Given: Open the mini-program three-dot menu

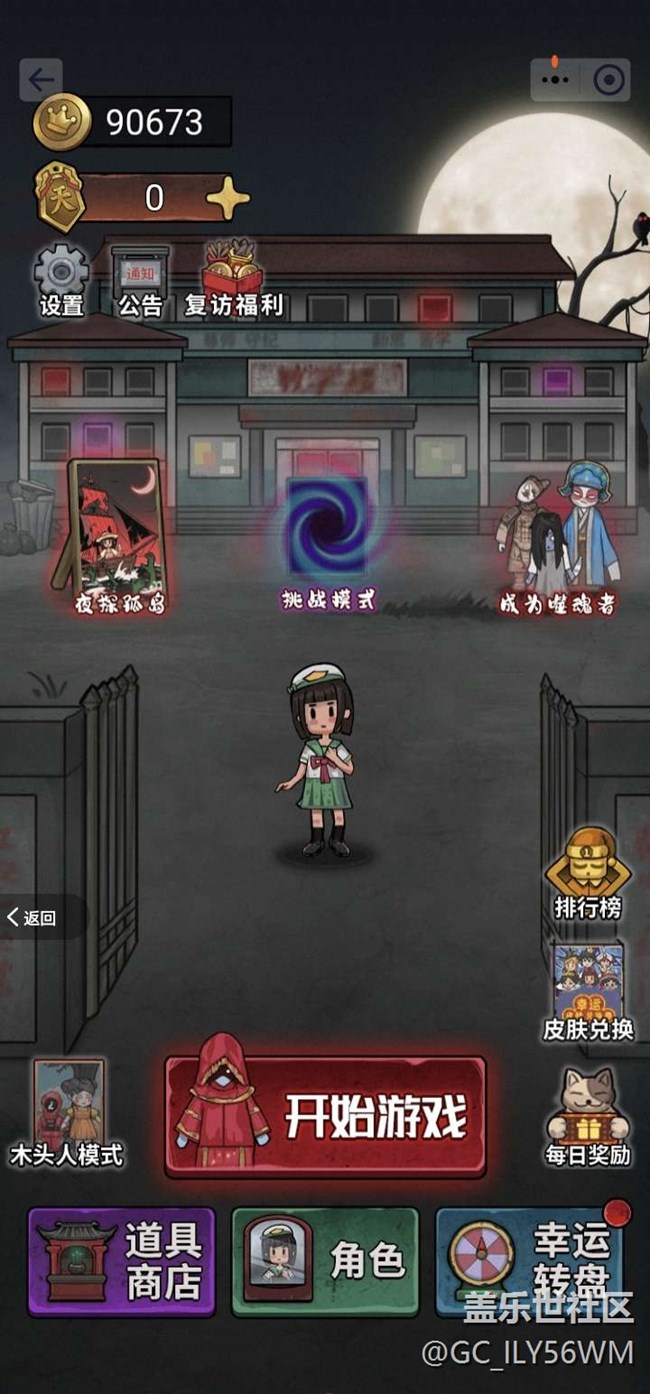Looking at the screenshot, I should tap(556, 80).
